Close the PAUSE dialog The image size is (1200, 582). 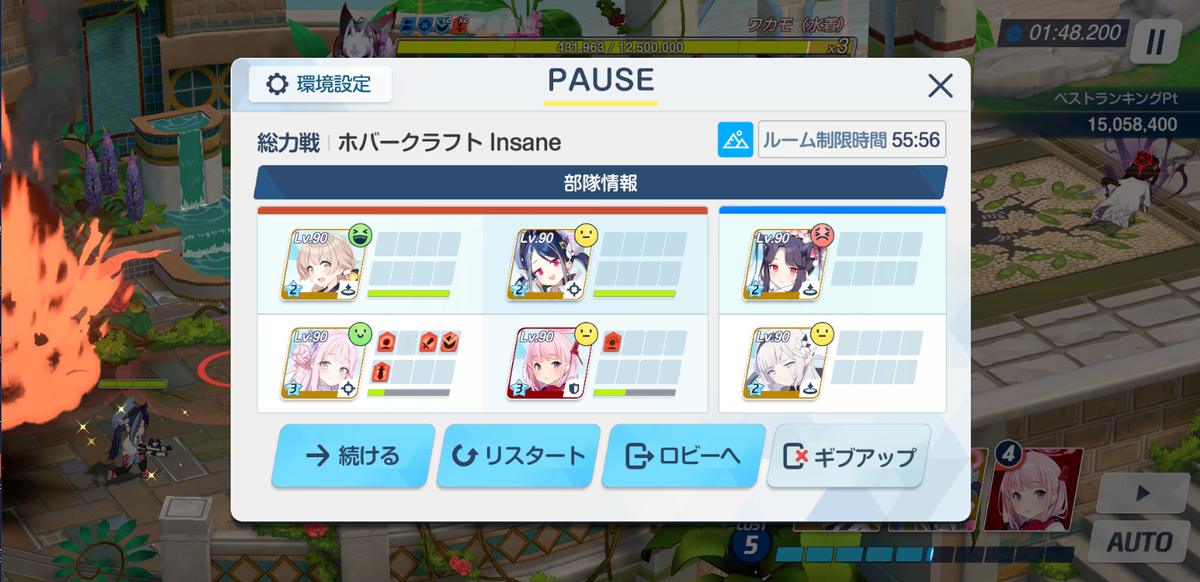click(940, 86)
